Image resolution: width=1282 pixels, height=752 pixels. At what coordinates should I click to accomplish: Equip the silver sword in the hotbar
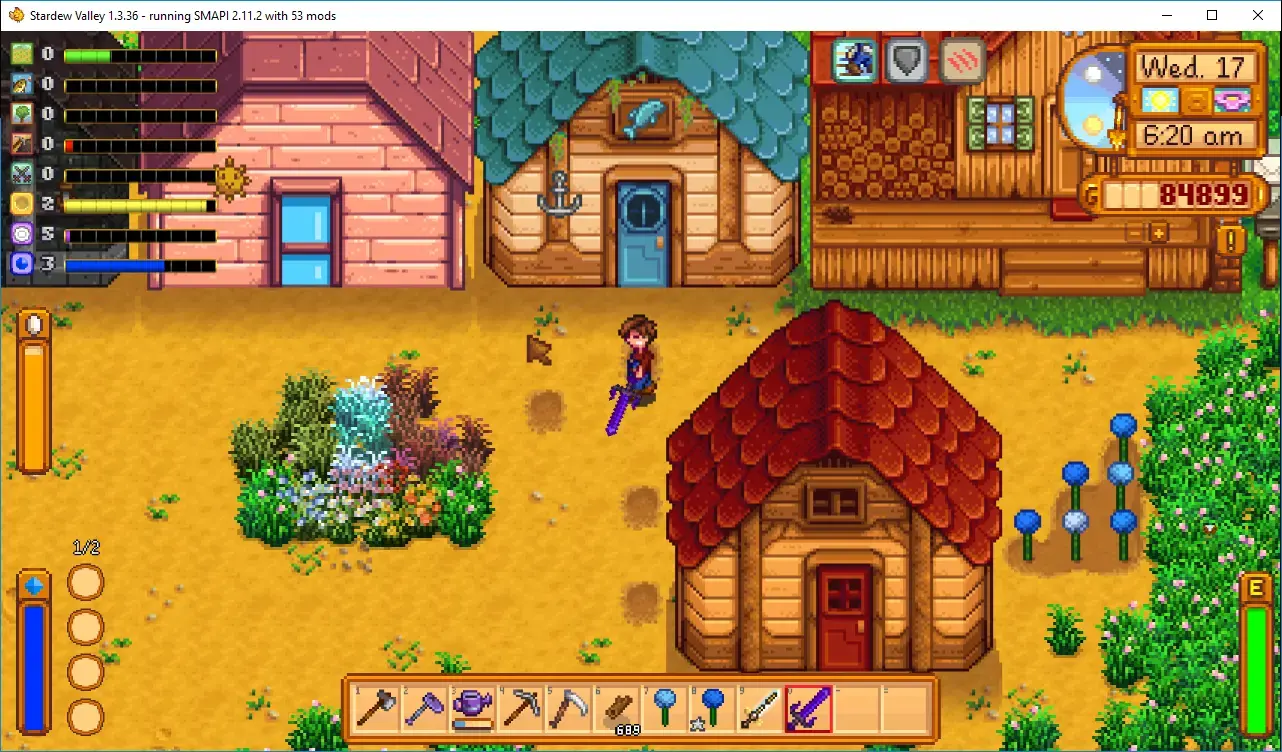(759, 709)
